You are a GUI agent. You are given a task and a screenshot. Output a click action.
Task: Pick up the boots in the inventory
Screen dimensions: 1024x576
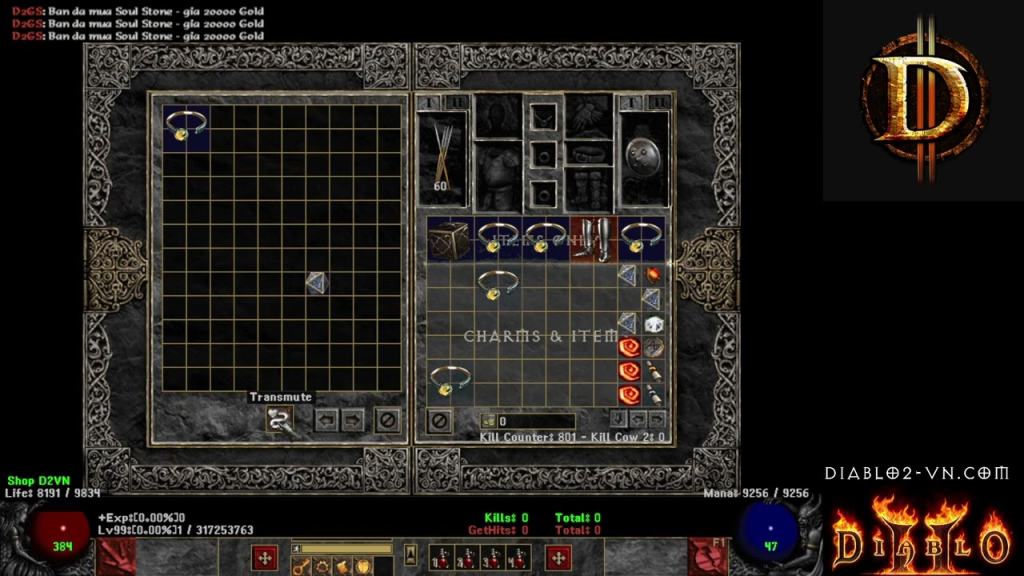coord(594,240)
